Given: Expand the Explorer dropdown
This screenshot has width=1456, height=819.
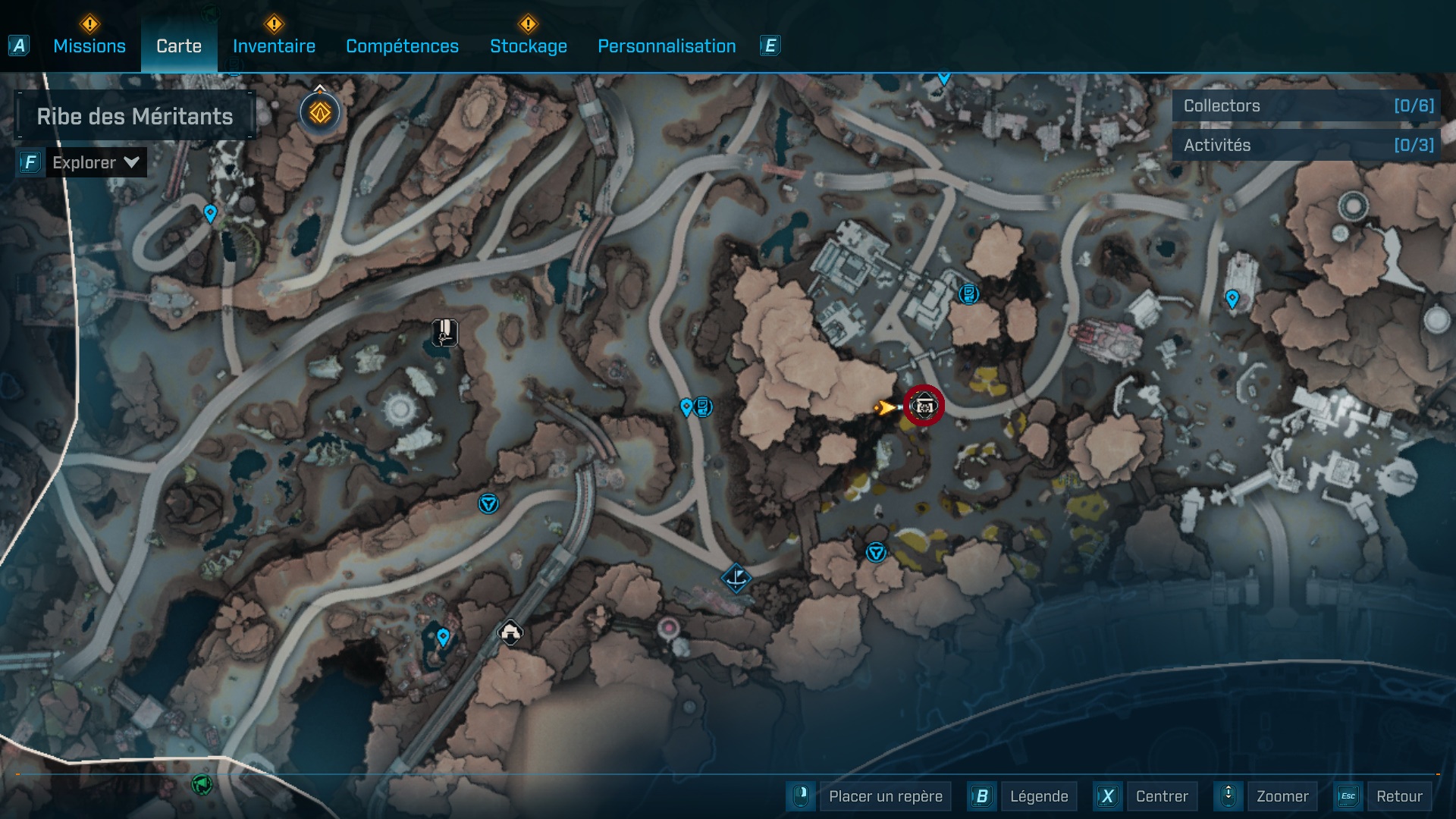Looking at the screenshot, I should [x=96, y=162].
